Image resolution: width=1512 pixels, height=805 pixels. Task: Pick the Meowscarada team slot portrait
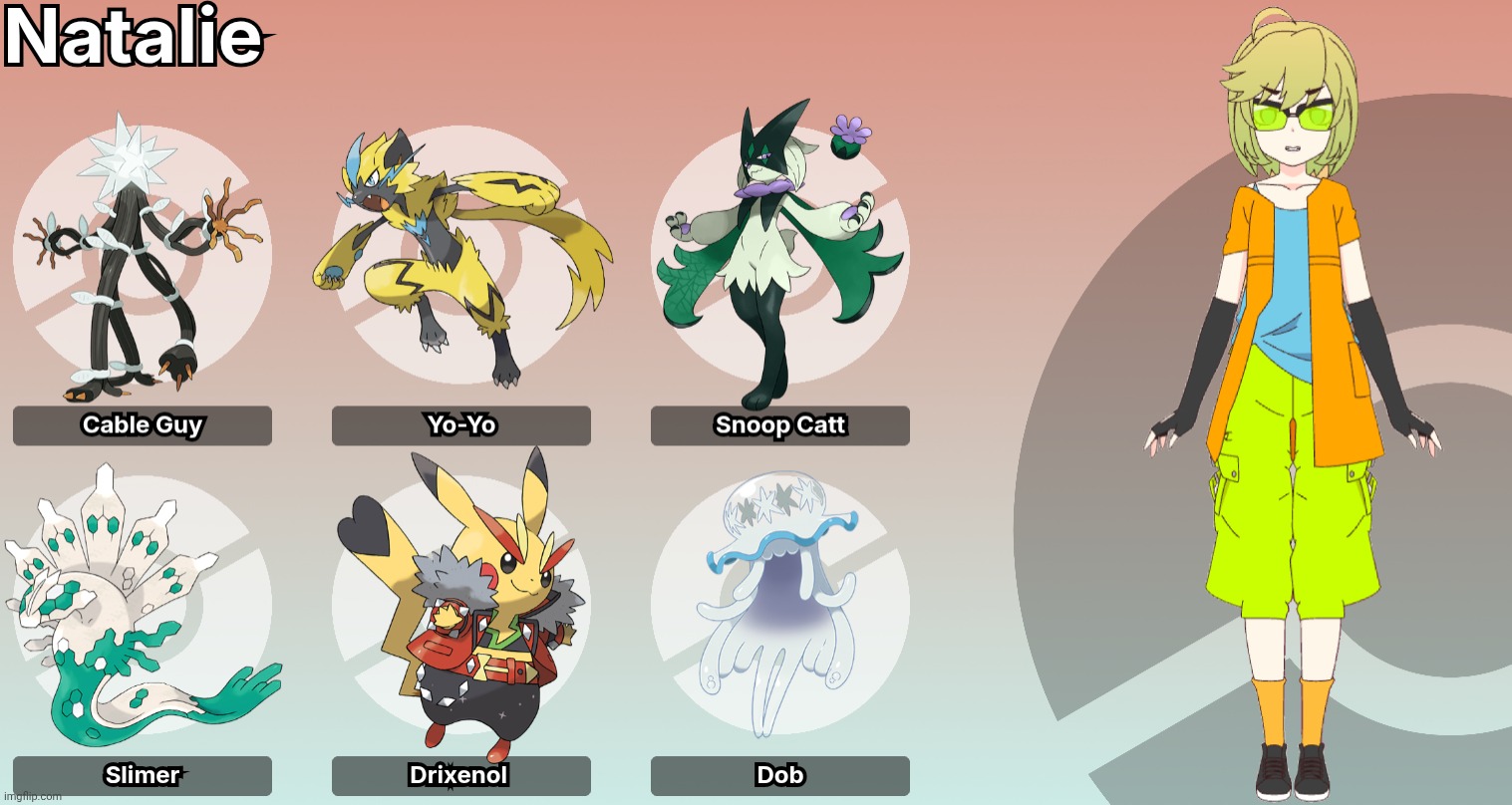coord(779,257)
